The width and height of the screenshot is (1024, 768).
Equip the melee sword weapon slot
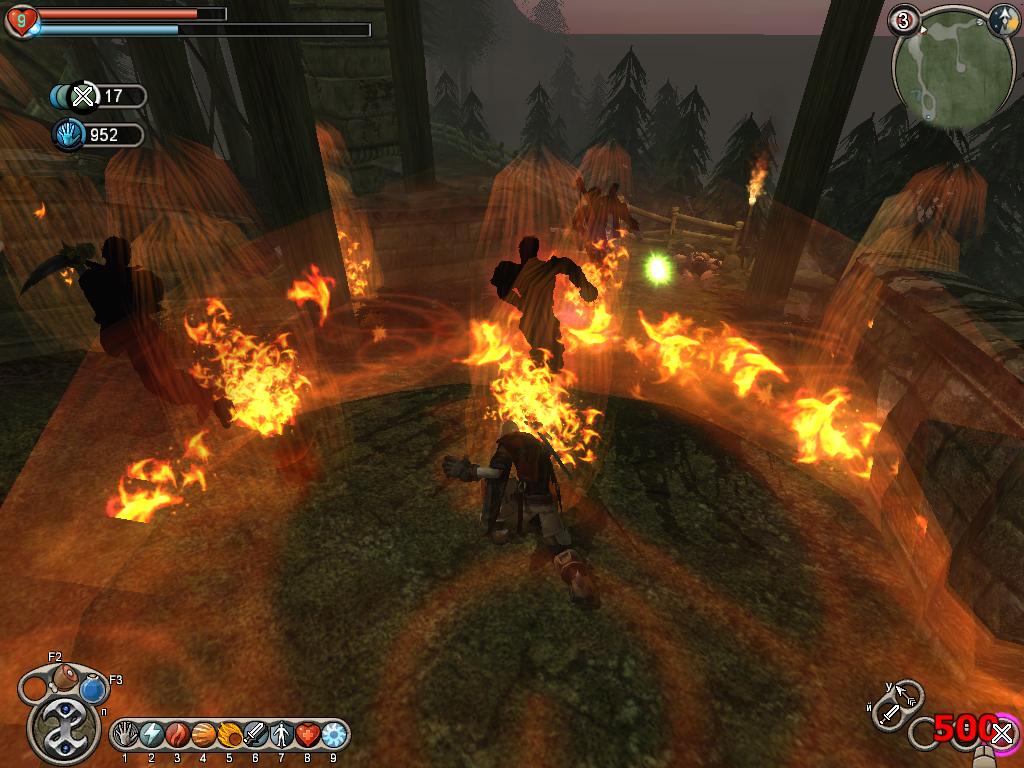click(x=890, y=714)
